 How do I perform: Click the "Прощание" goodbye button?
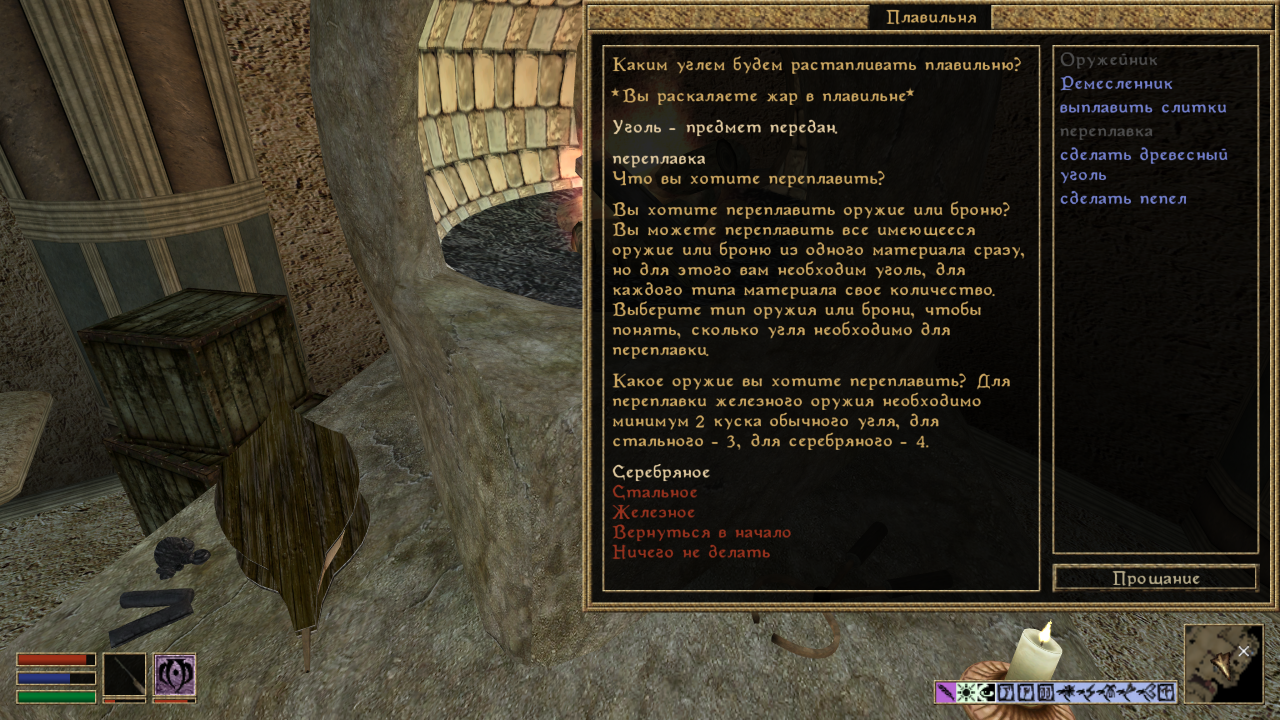point(1155,578)
